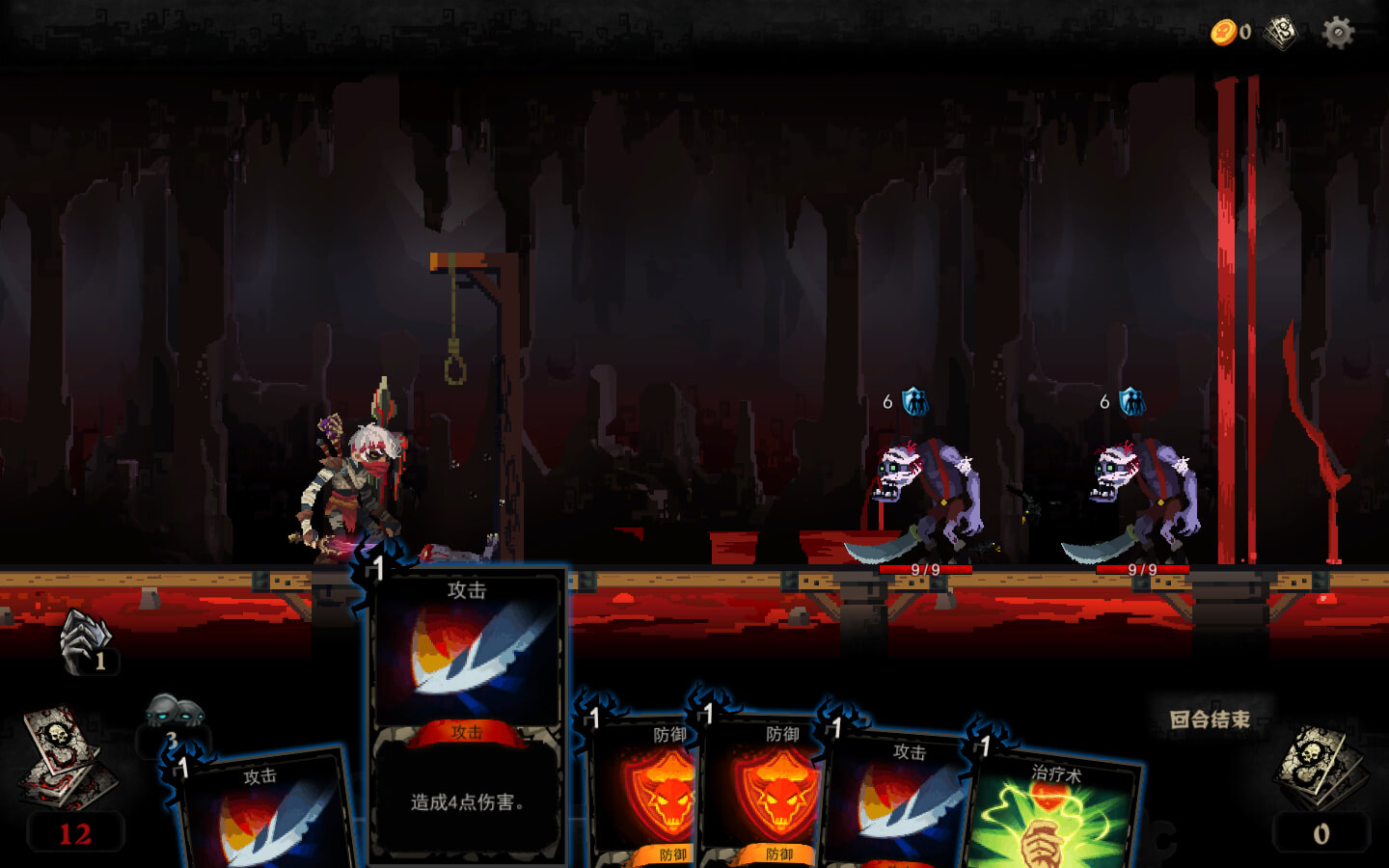The width and height of the screenshot is (1389, 868).
Task: Open the gear settings menu
Action: [1338, 33]
